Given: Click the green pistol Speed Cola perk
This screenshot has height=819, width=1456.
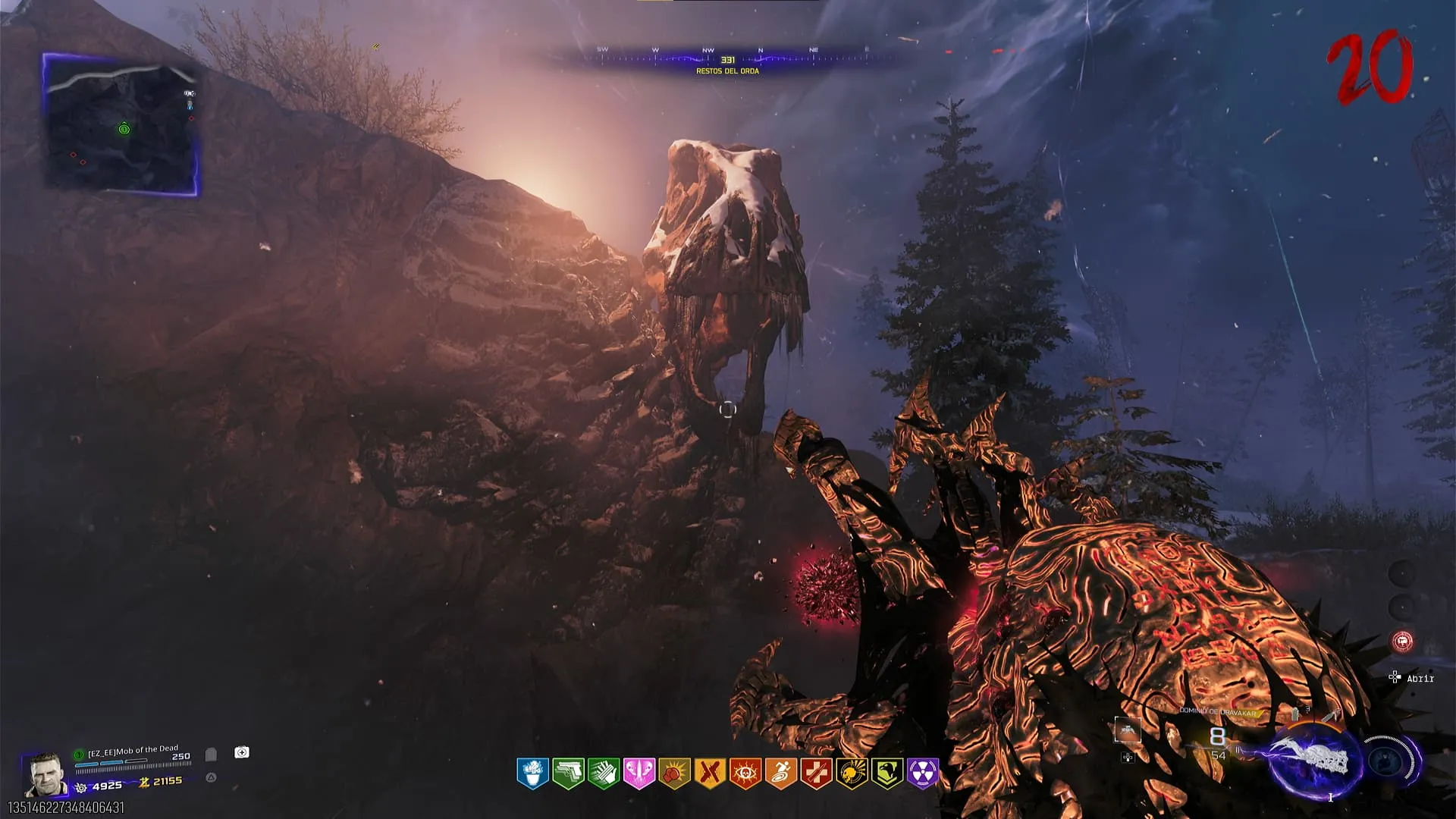Looking at the screenshot, I should 568,773.
